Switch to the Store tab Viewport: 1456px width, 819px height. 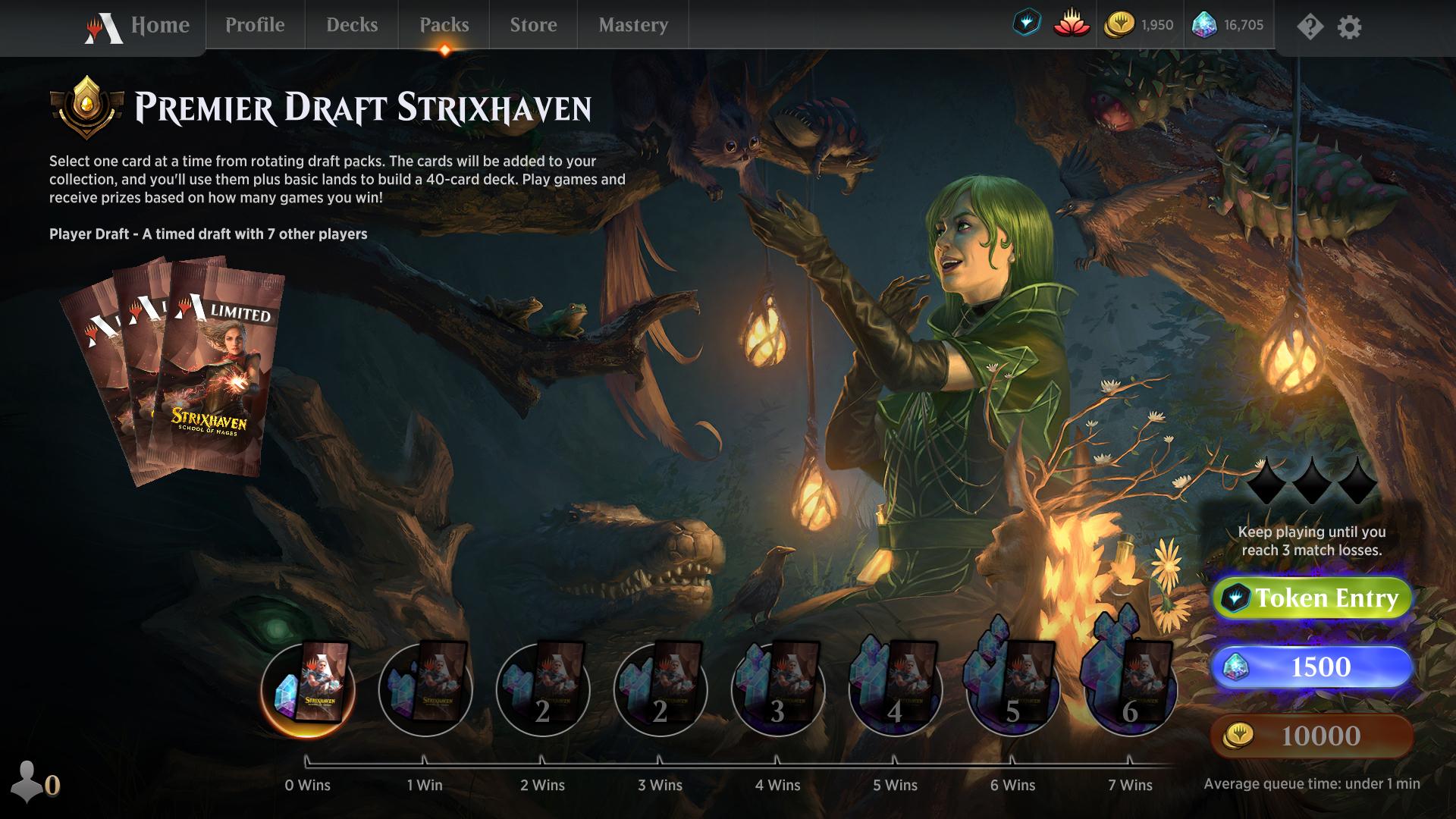click(x=532, y=25)
